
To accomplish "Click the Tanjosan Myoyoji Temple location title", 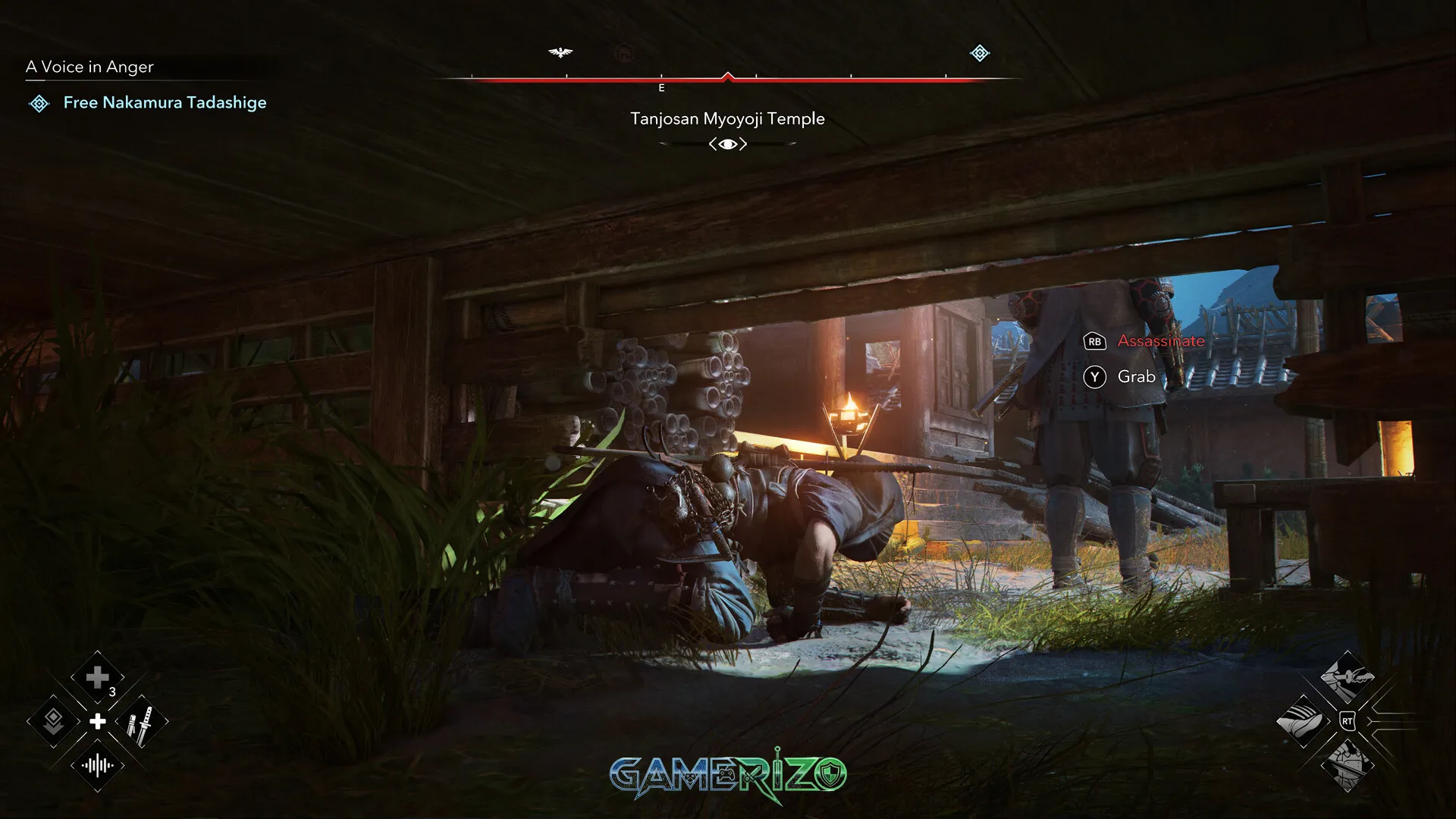I will (x=727, y=118).
